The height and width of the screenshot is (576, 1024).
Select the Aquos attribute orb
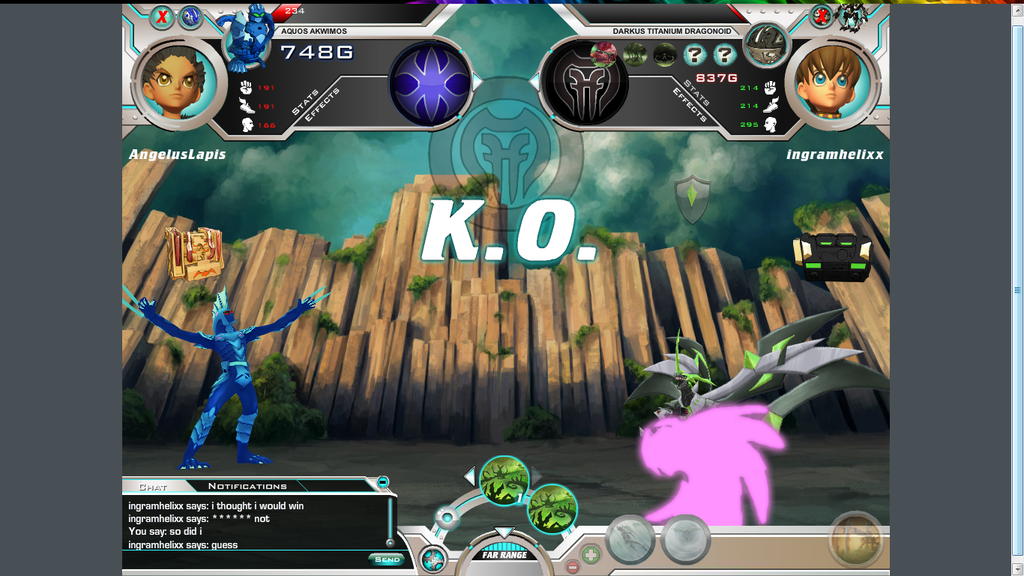(430, 83)
